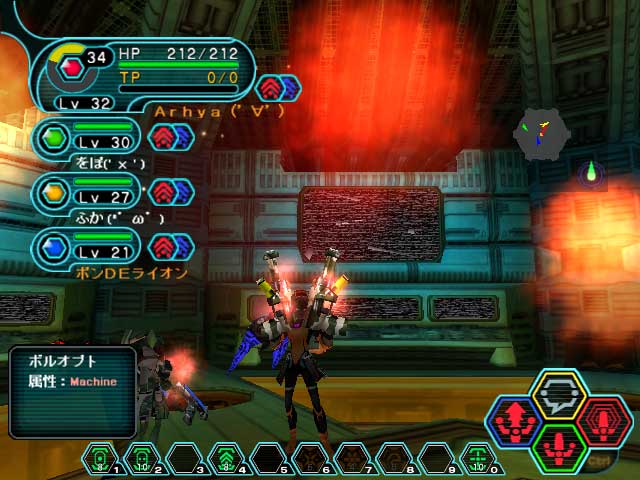Click the hexagonal radar minimap

(x=541, y=132)
